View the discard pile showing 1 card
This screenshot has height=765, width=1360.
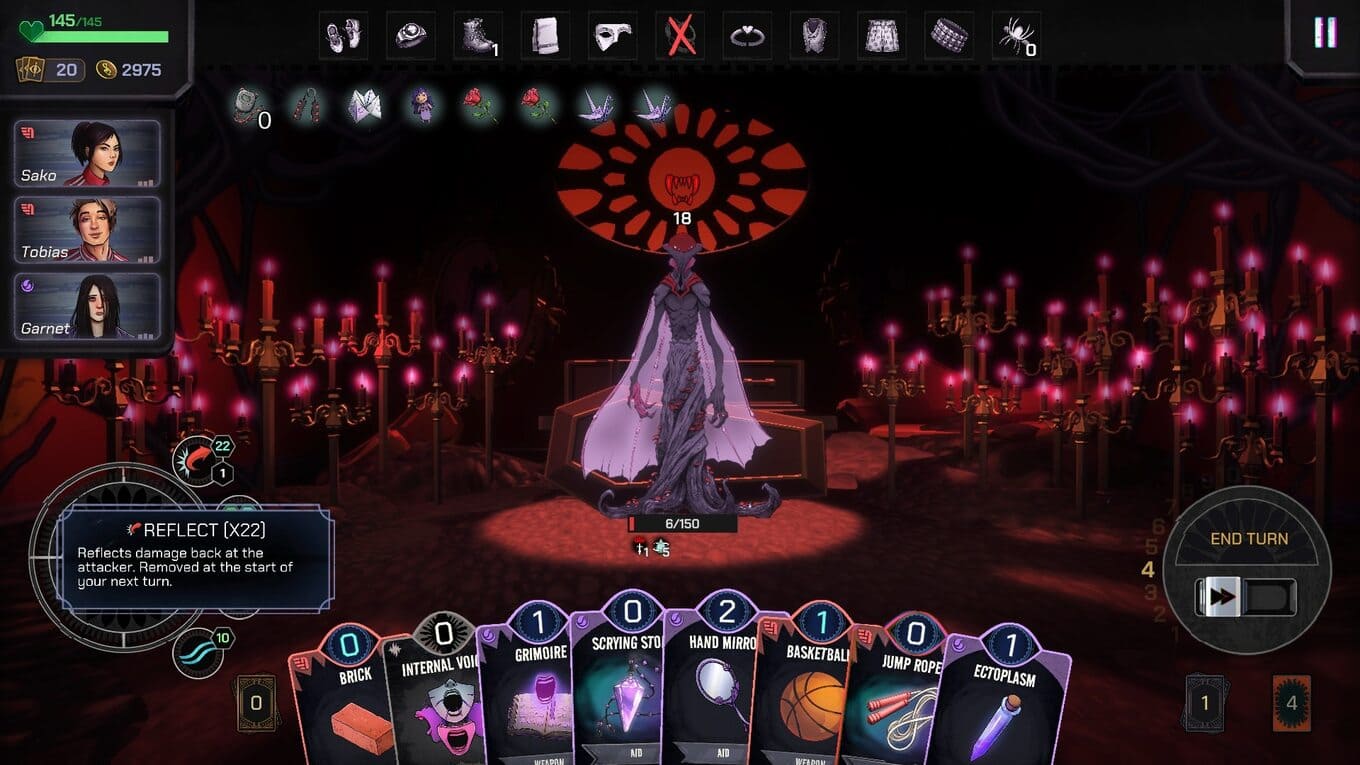[x=1204, y=703]
